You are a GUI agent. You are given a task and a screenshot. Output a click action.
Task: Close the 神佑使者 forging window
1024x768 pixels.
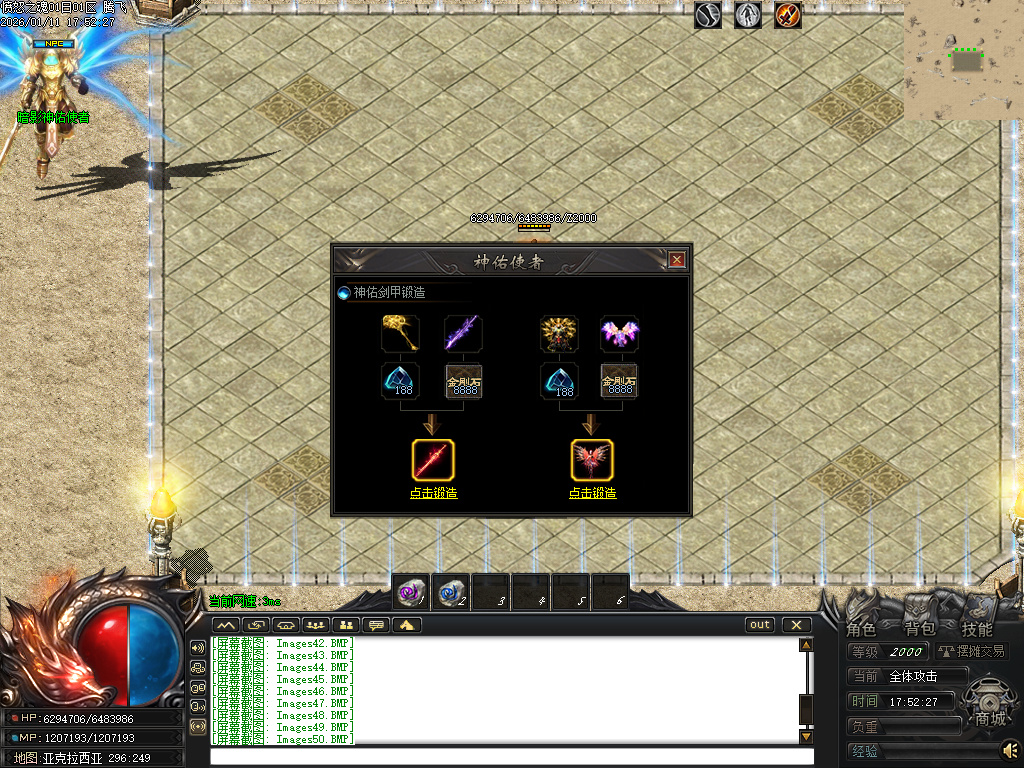(677, 260)
